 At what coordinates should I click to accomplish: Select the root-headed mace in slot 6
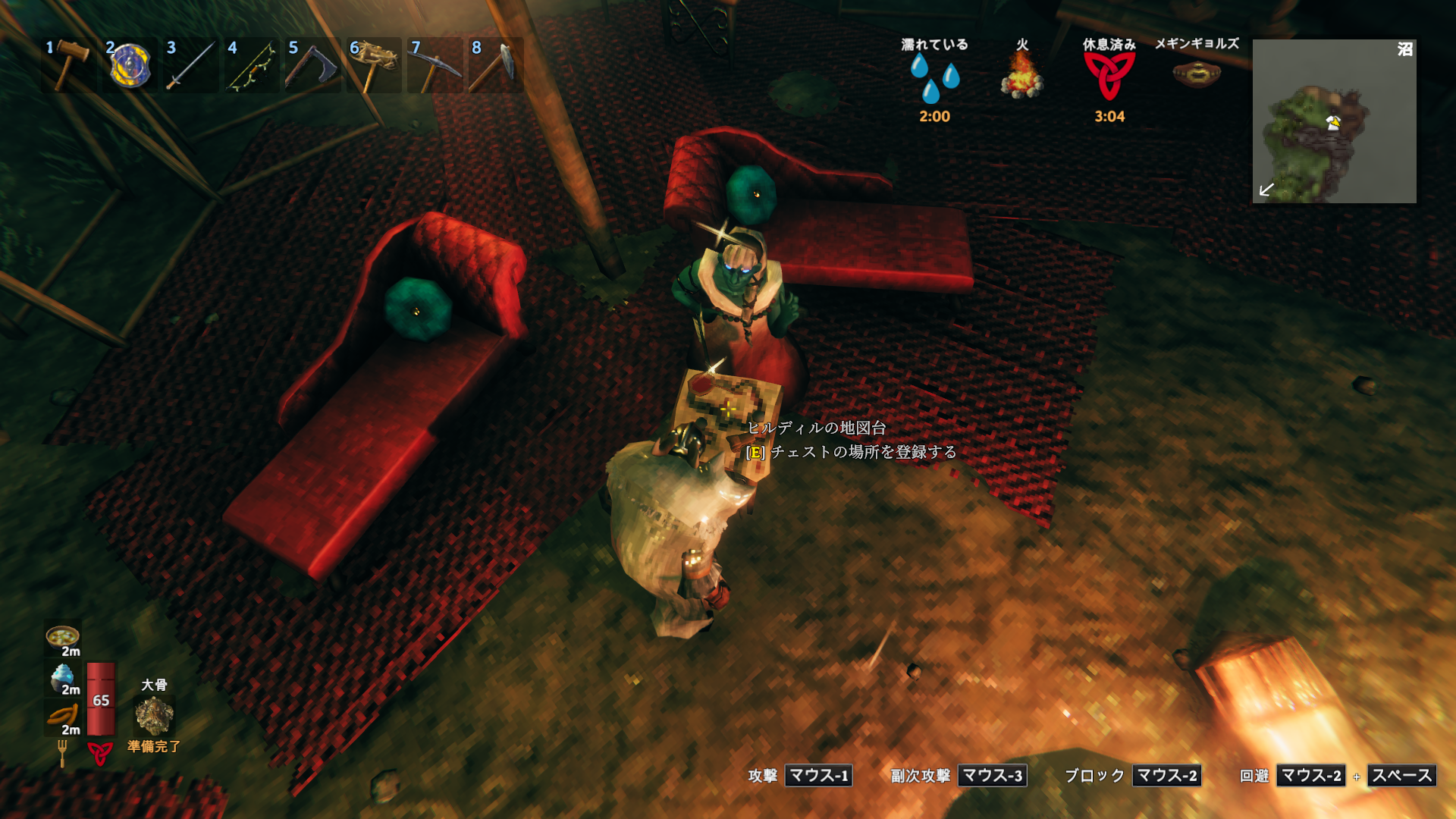pyautogui.click(x=375, y=65)
